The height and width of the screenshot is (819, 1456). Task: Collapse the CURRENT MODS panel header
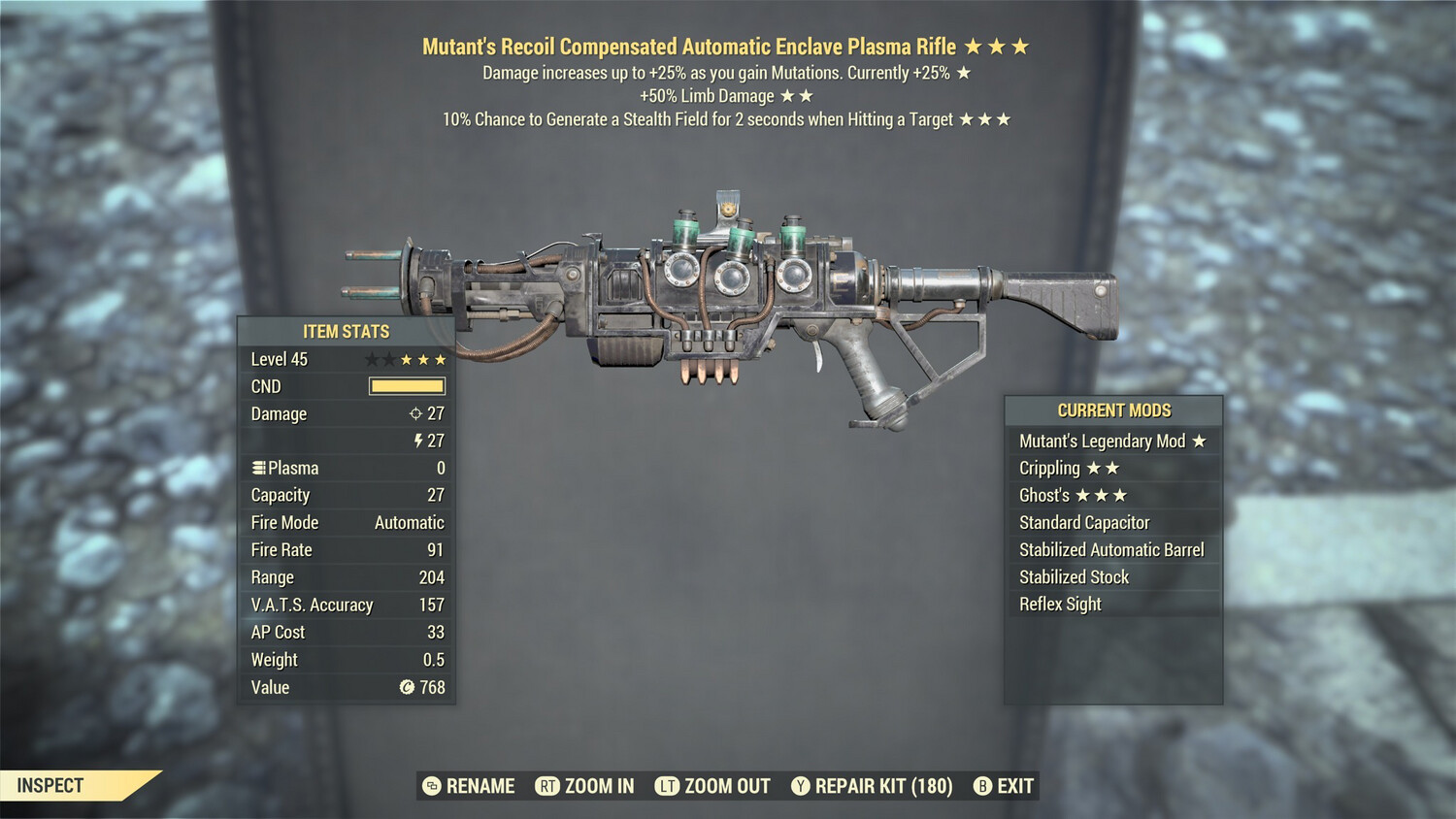[x=1113, y=409]
